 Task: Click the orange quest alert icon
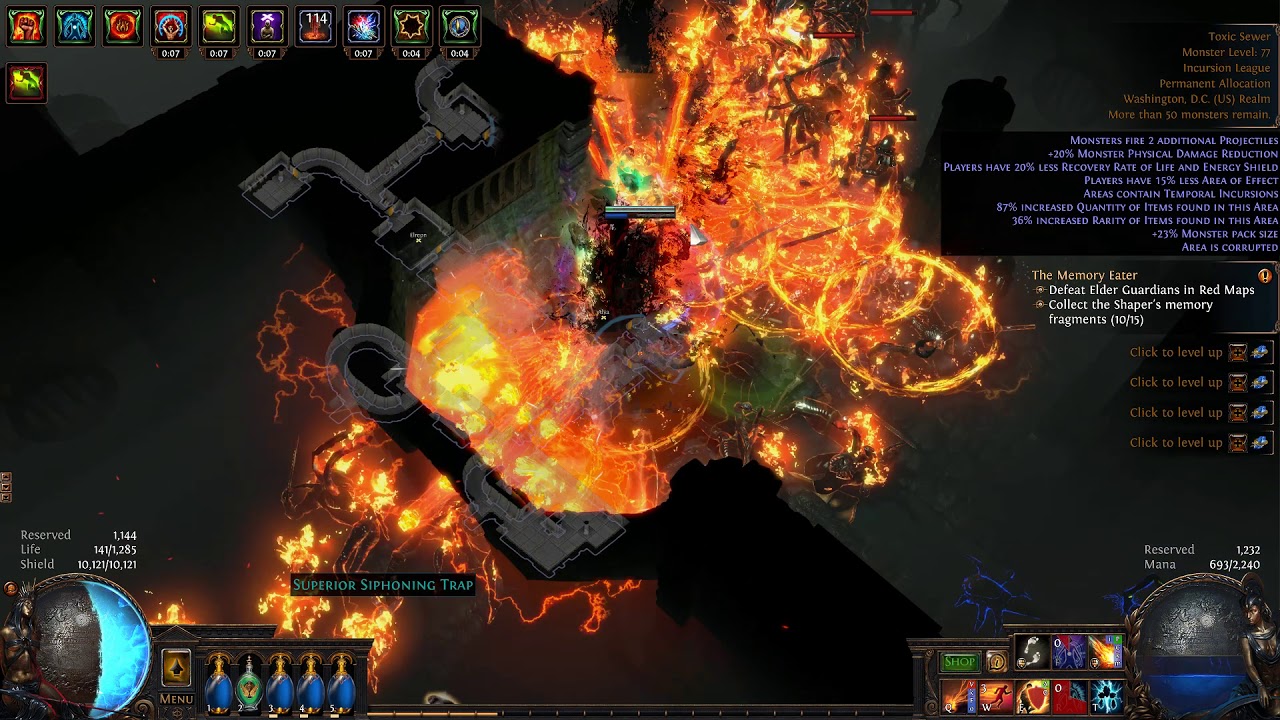(x=1265, y=275)
